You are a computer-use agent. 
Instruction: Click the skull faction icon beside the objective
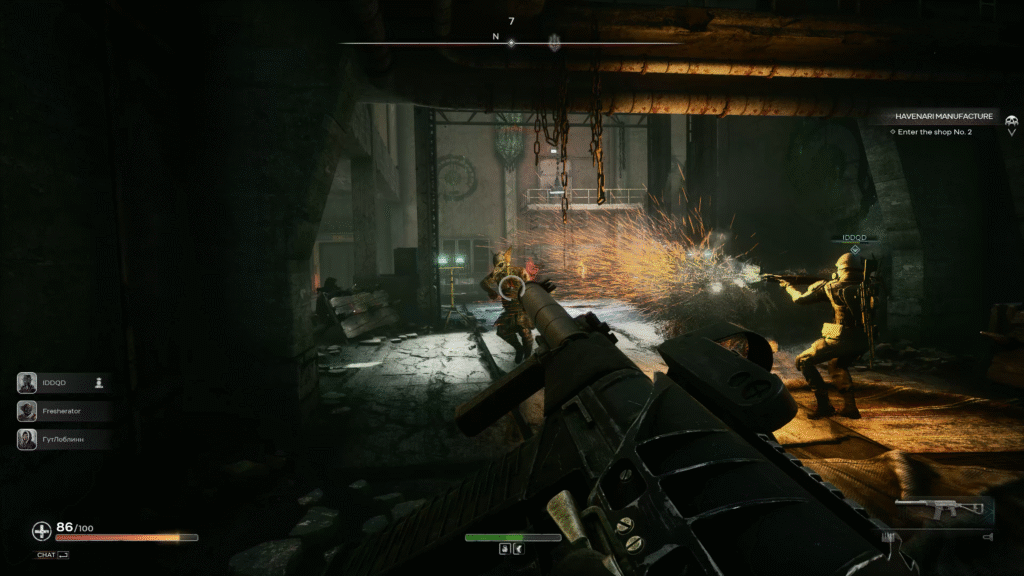coord(1011,121)
